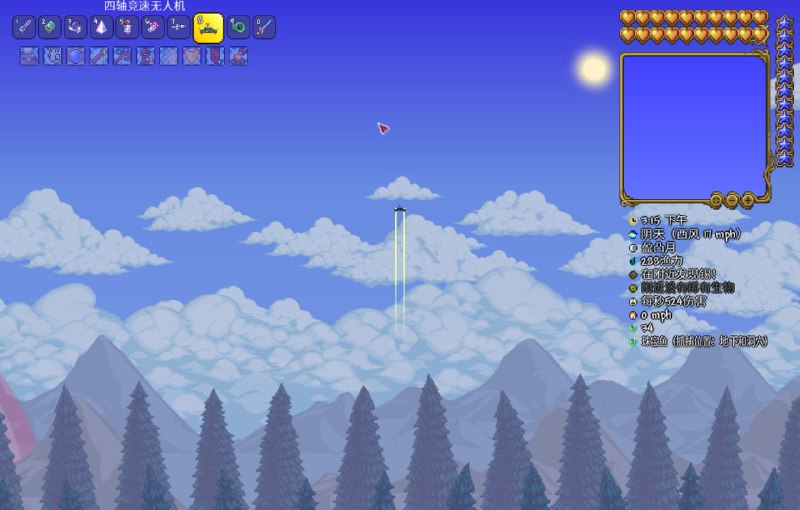Equip the blue sword in slot 0

tap(264, 27)
